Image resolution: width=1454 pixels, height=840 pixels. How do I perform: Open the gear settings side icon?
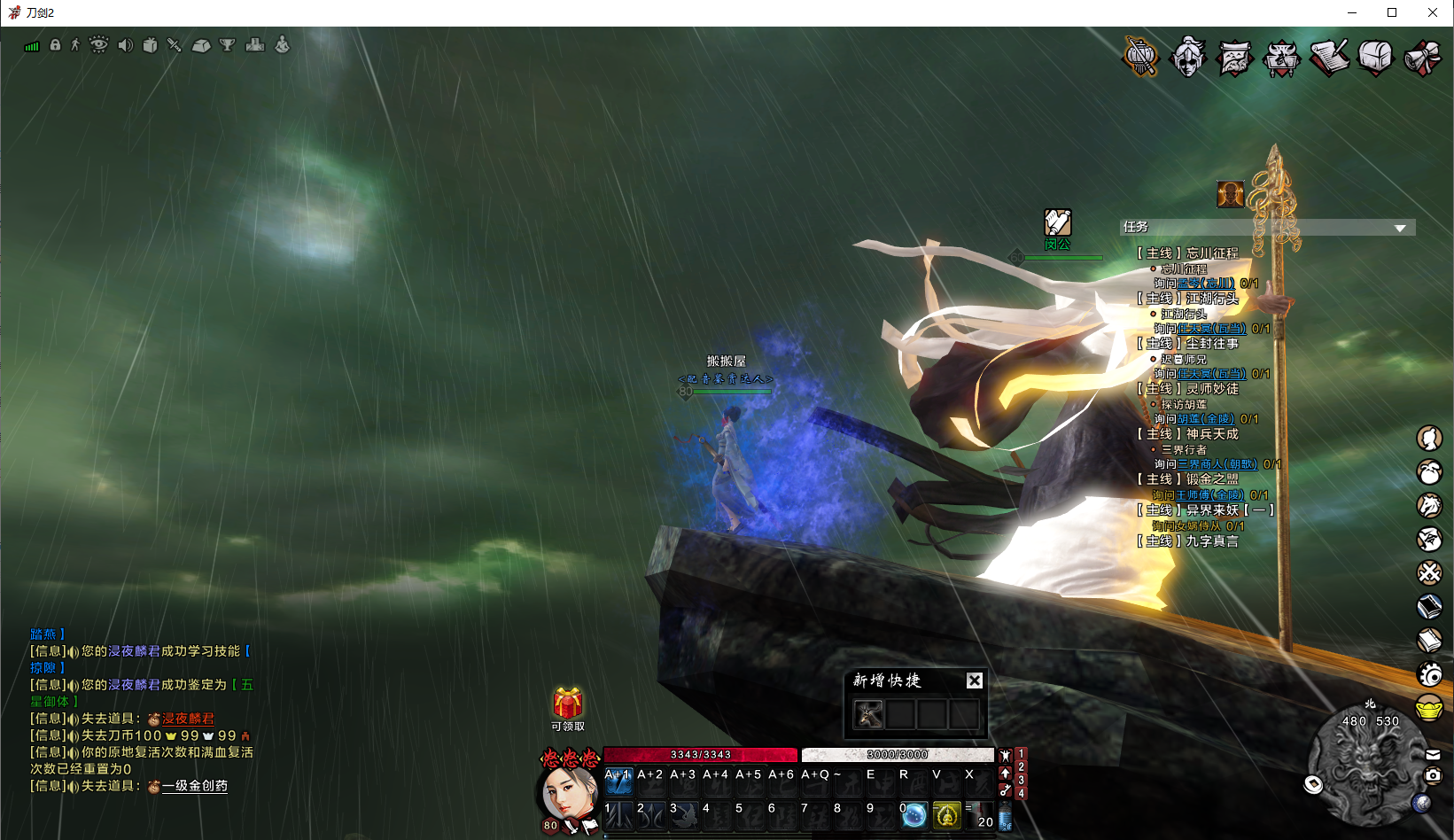click(x=1429, y=675)
